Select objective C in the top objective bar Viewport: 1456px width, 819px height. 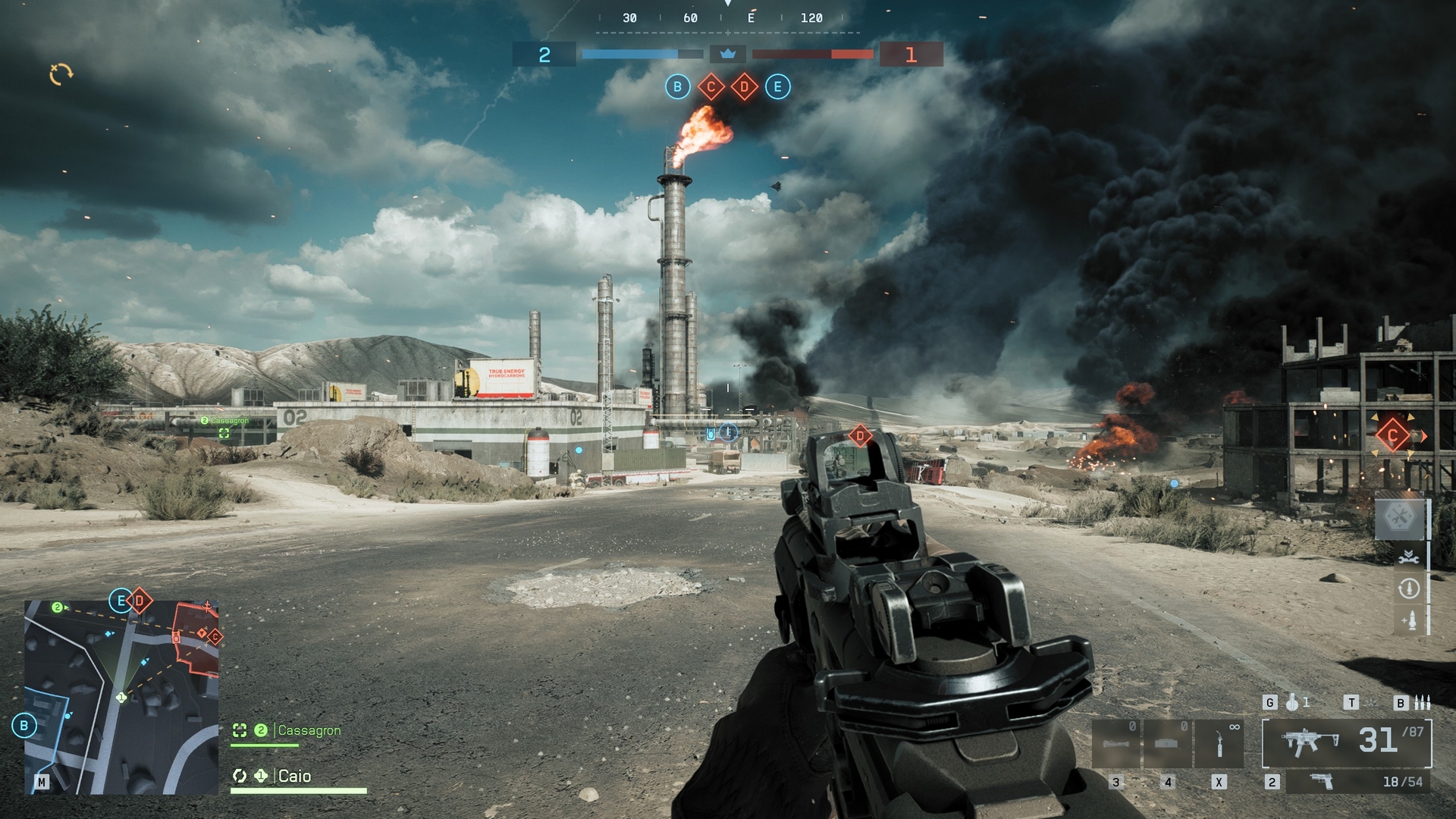pyautogui.click(x=711, y=87)
